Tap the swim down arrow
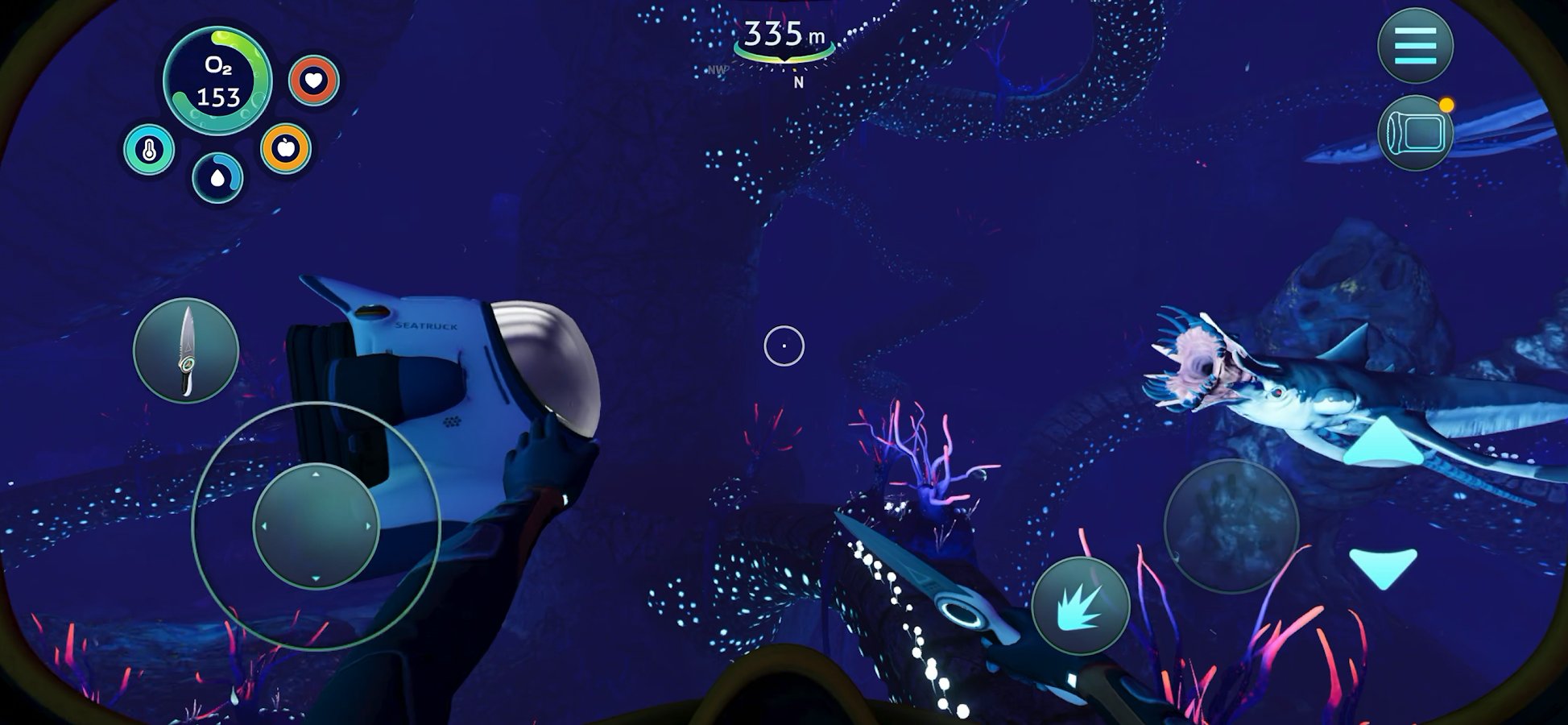 pyautogui.click(x=1383, y=566)
